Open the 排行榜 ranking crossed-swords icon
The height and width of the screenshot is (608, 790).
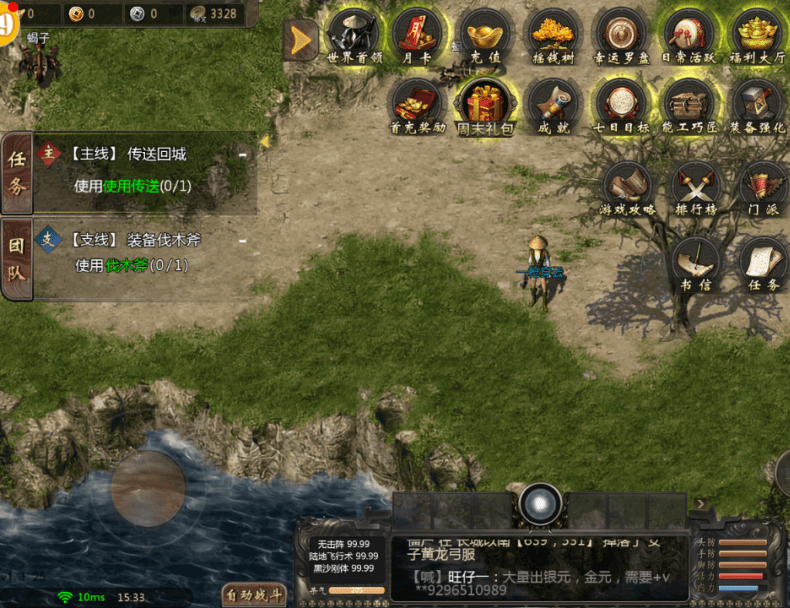[x=696, y=187]
